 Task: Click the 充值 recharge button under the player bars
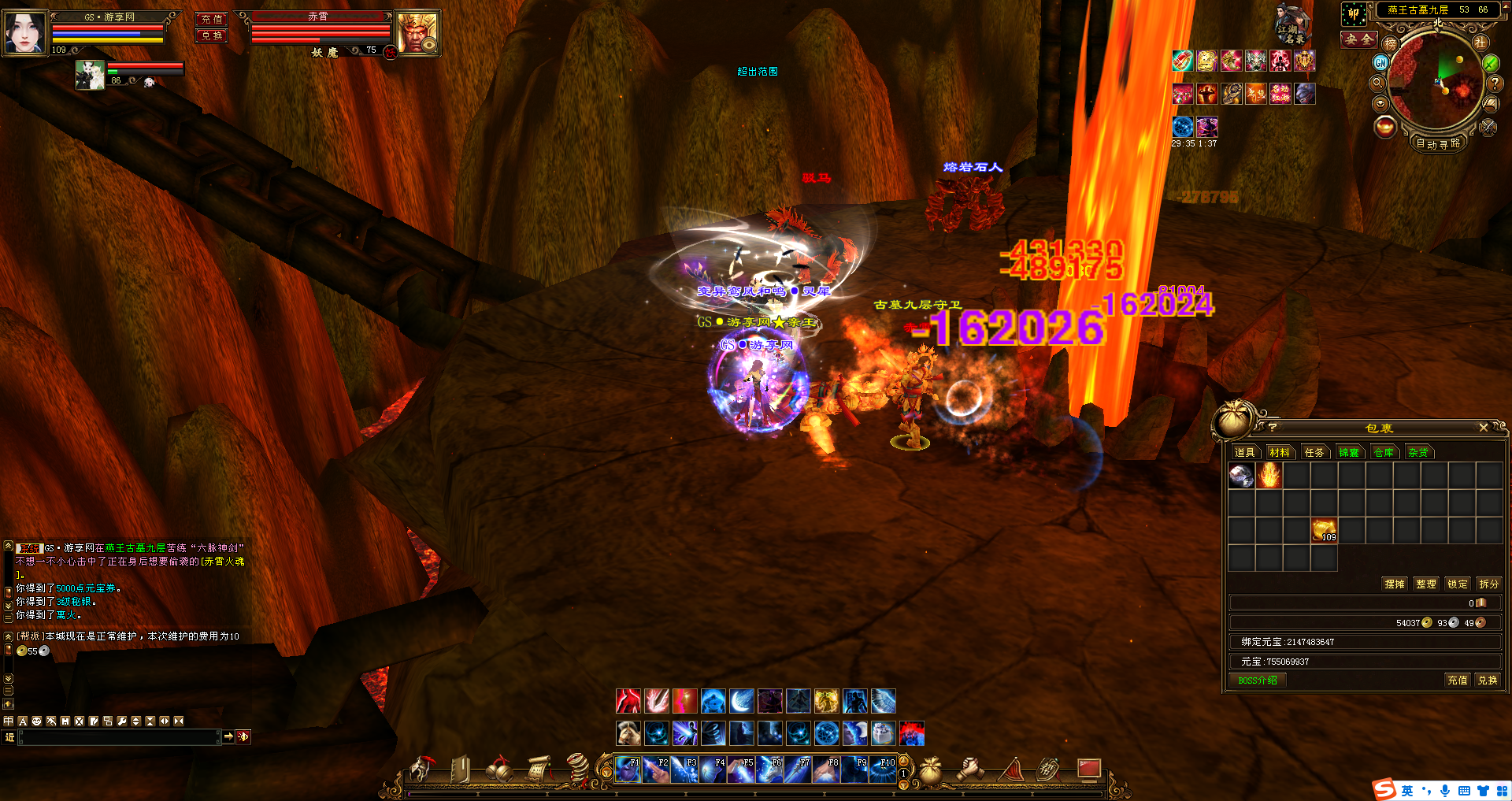click(x=211, y=19)
